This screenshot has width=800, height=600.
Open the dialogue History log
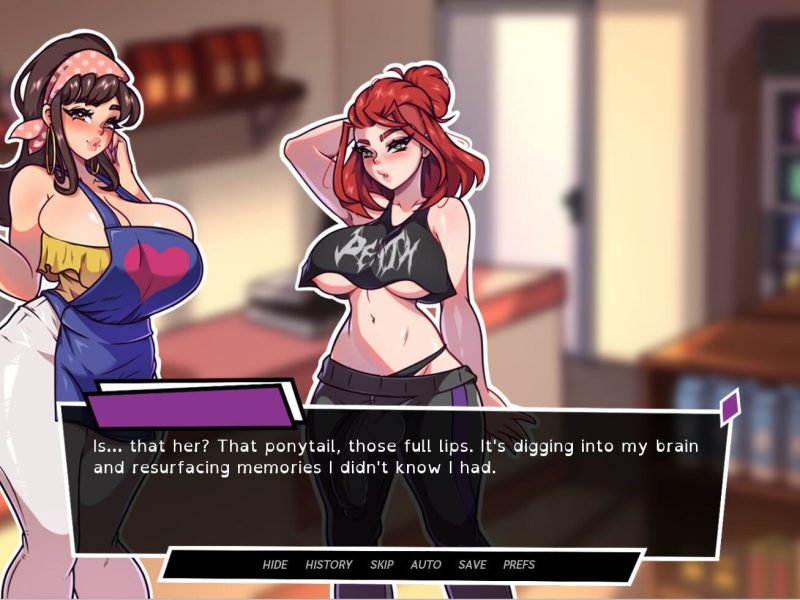(x=329, y=565)
